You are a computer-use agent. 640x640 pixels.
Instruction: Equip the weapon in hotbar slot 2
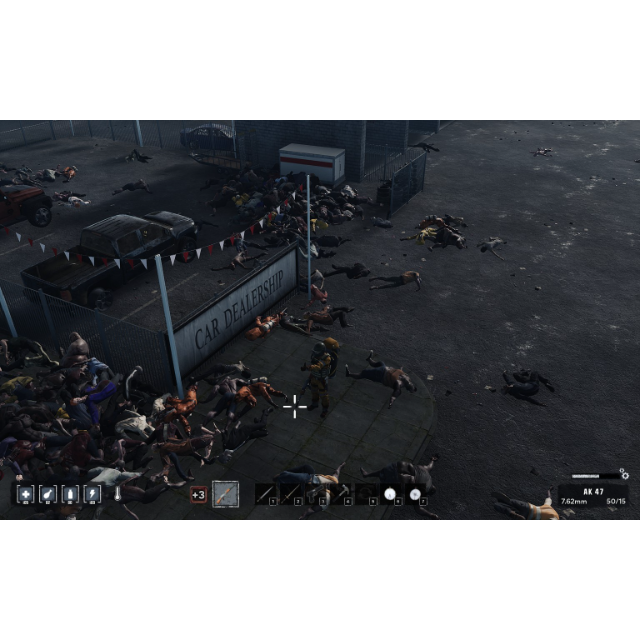click(x=290, y=494)
